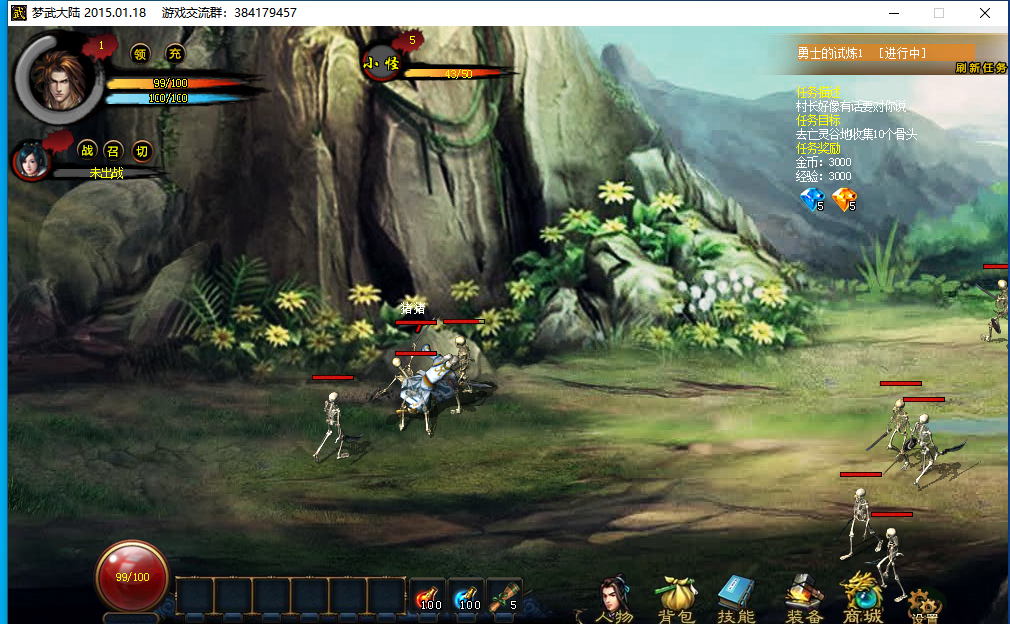Open the 人物 character panel
Viewport: 1010px width, 624px height.
[613, 599]
